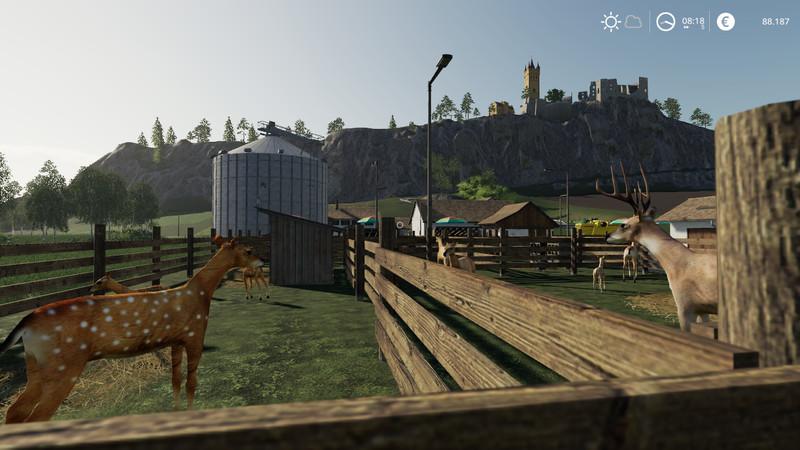Click the clock icon in the HUD

click(x=665, y=21)
